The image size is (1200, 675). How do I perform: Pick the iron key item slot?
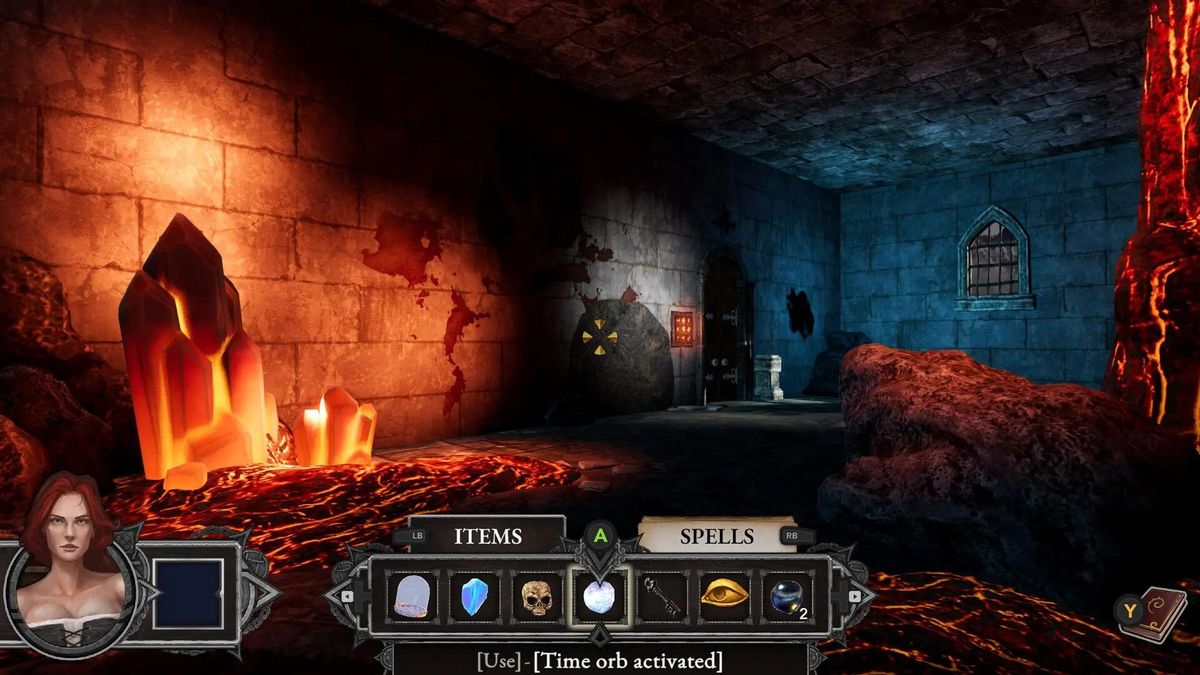pos(662,597)
